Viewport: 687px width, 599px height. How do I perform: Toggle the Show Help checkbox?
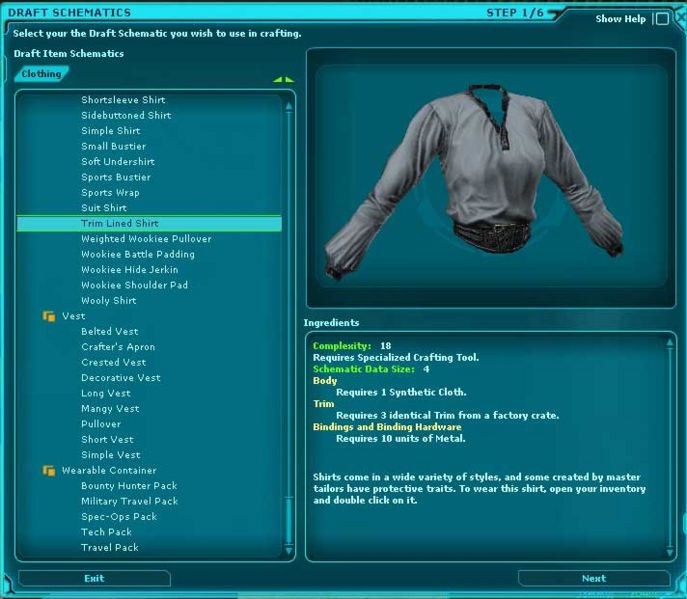(x=661, y=19)
